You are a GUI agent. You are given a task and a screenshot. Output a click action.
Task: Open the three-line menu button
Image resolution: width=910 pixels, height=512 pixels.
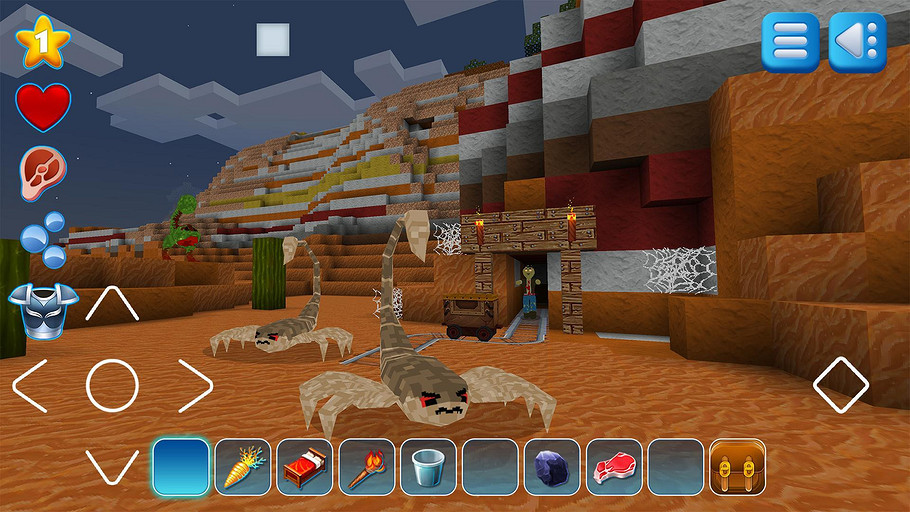[x=790, y=42]
